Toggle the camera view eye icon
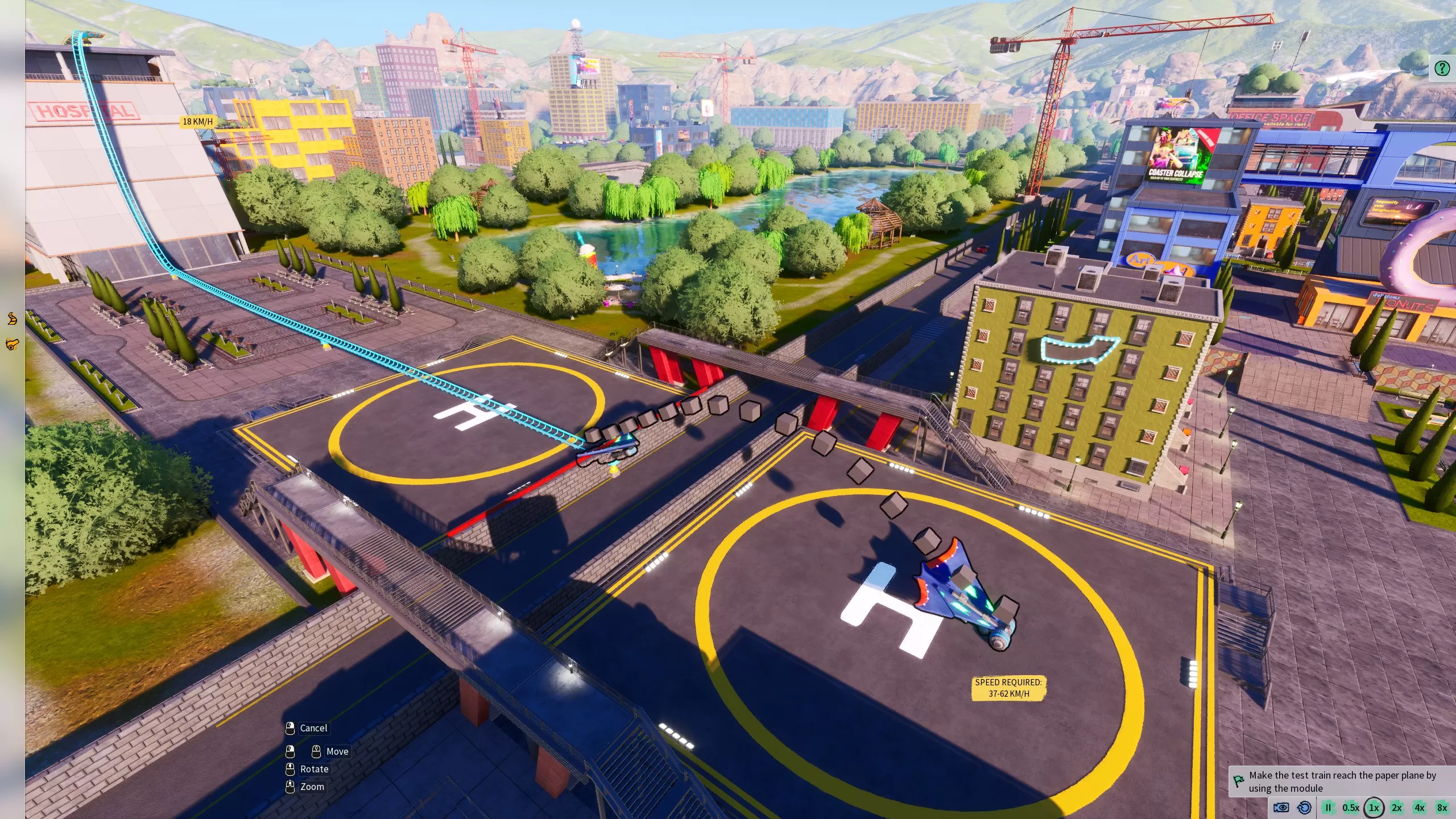The height and width of the screenshot is (819, 1456). (1281, 808)
